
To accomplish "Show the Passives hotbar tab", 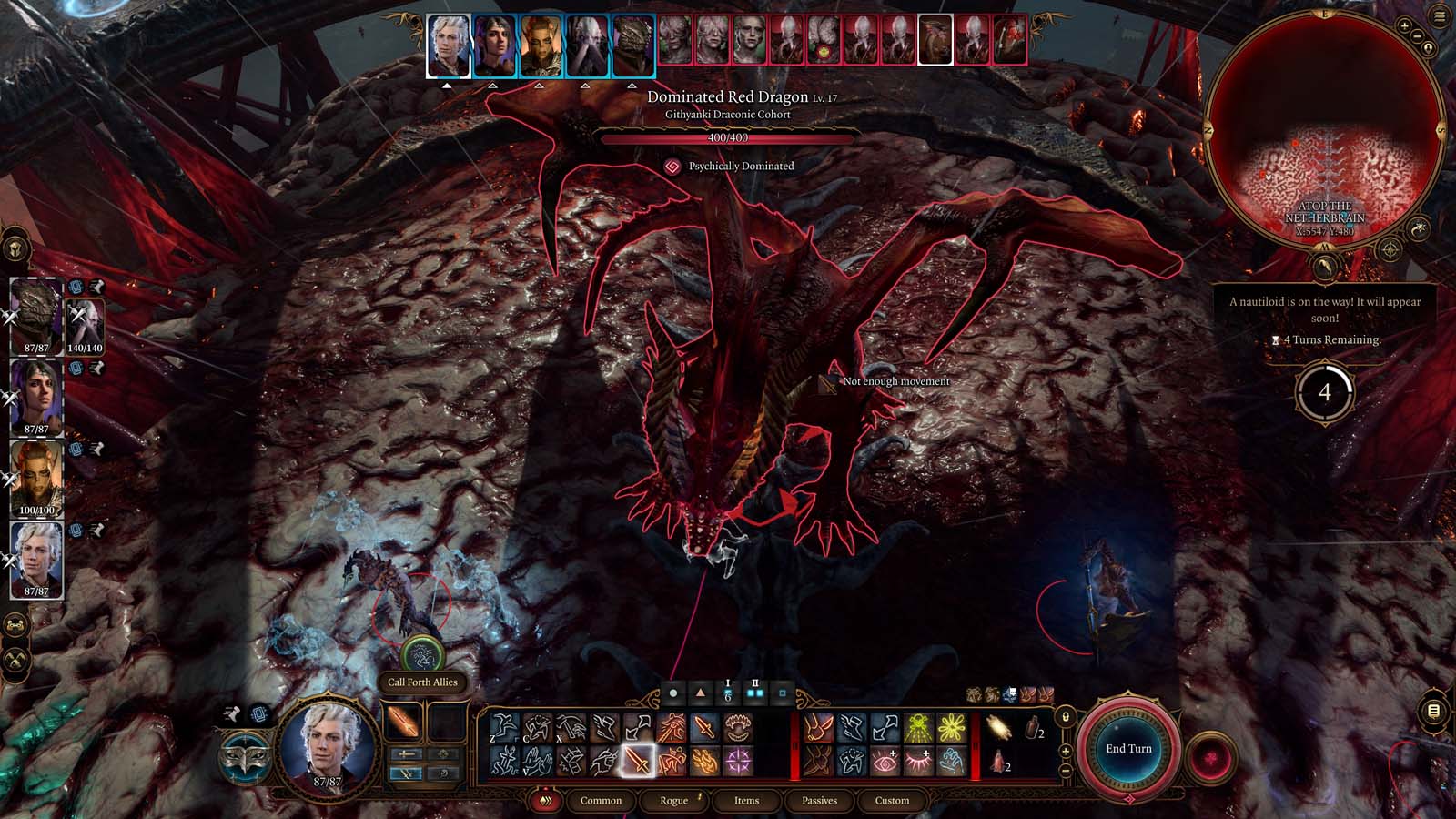I will [819, 801].
